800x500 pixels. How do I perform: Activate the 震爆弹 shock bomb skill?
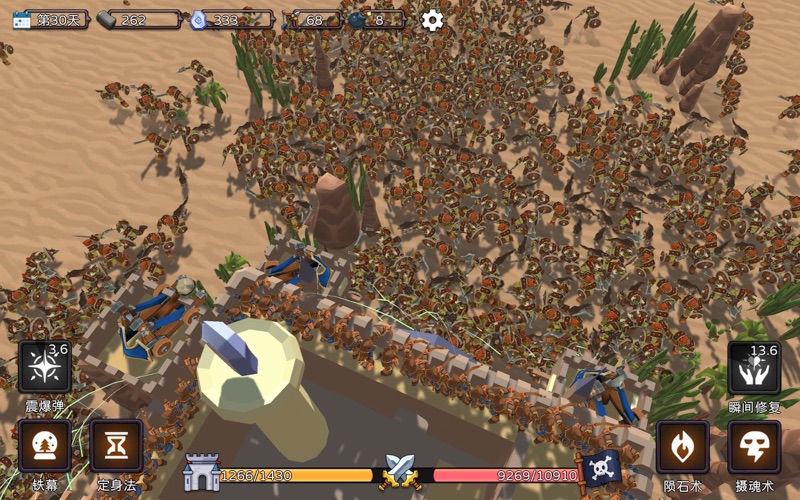click(x=45, y=367)
